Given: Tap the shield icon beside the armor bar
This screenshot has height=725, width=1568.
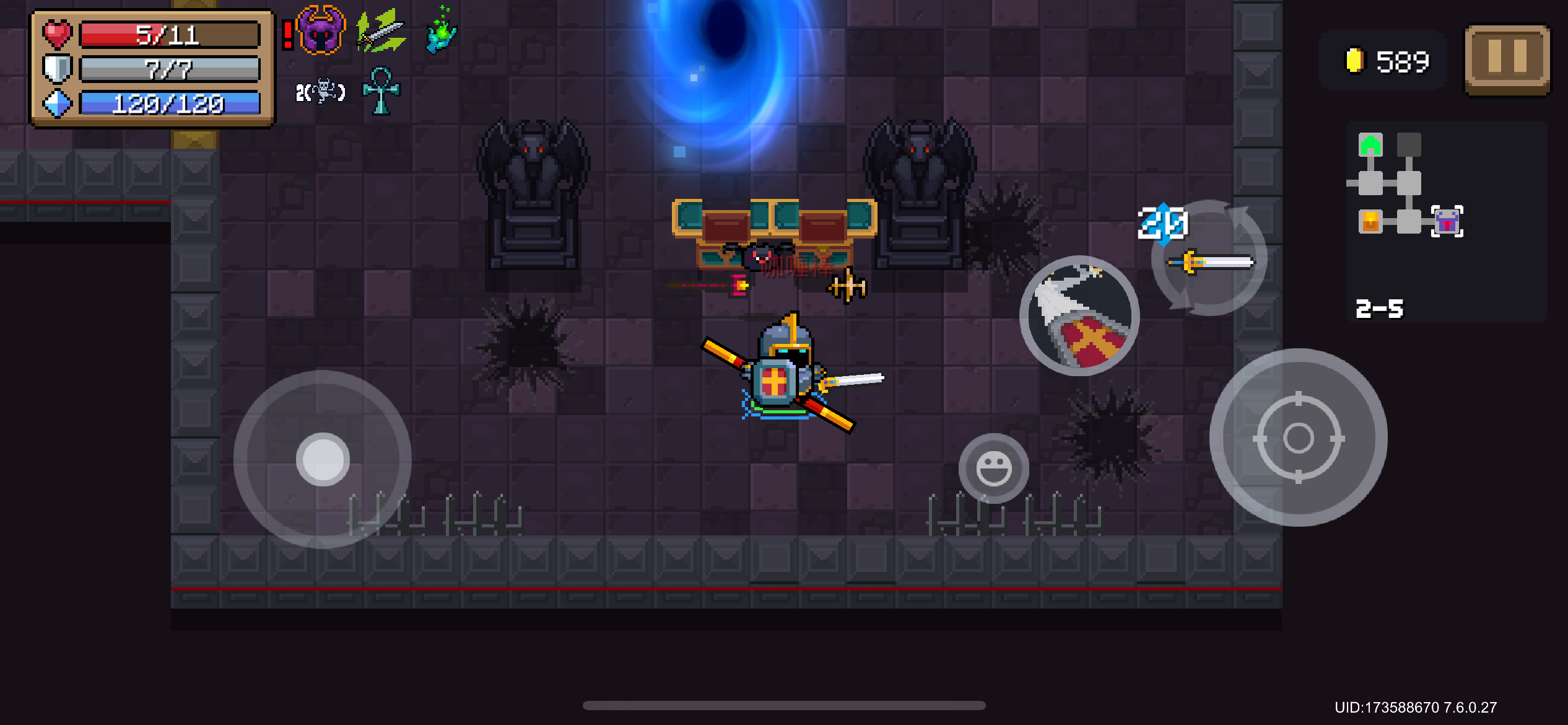Looking at the screenshot, I should 57,69.
